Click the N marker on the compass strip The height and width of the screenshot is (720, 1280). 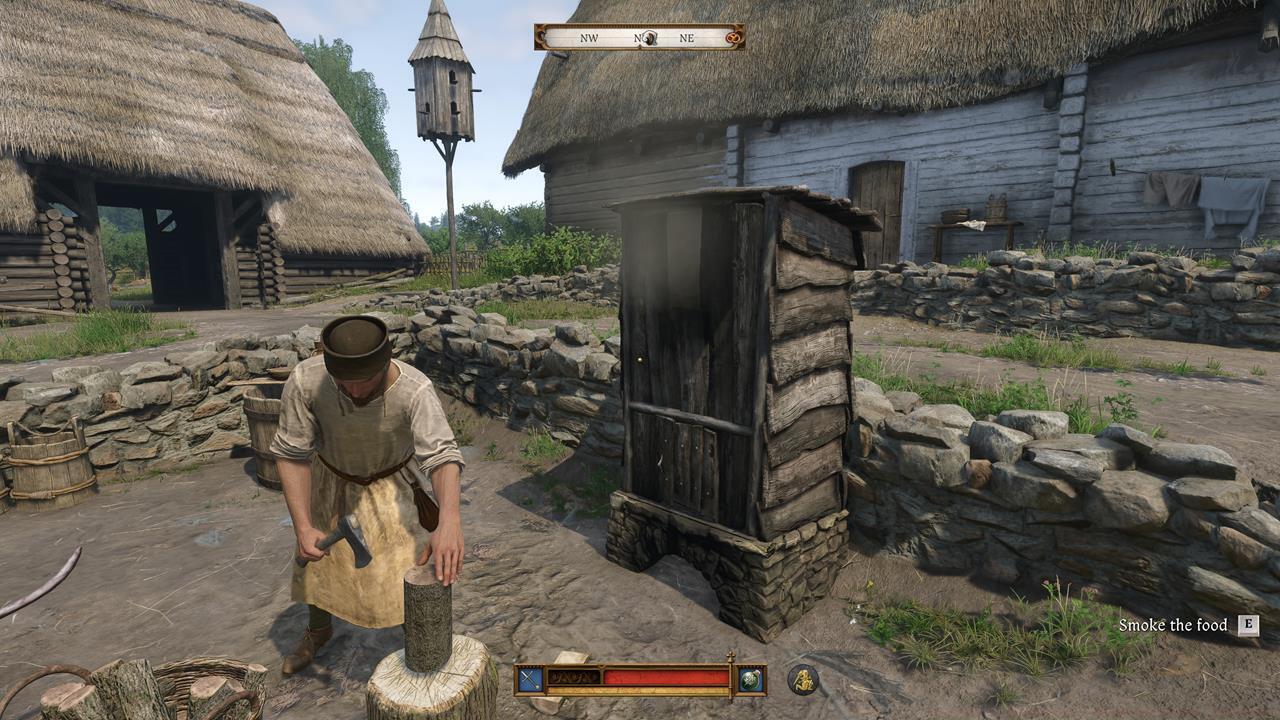pyautogui.click(x=637, y=38)
